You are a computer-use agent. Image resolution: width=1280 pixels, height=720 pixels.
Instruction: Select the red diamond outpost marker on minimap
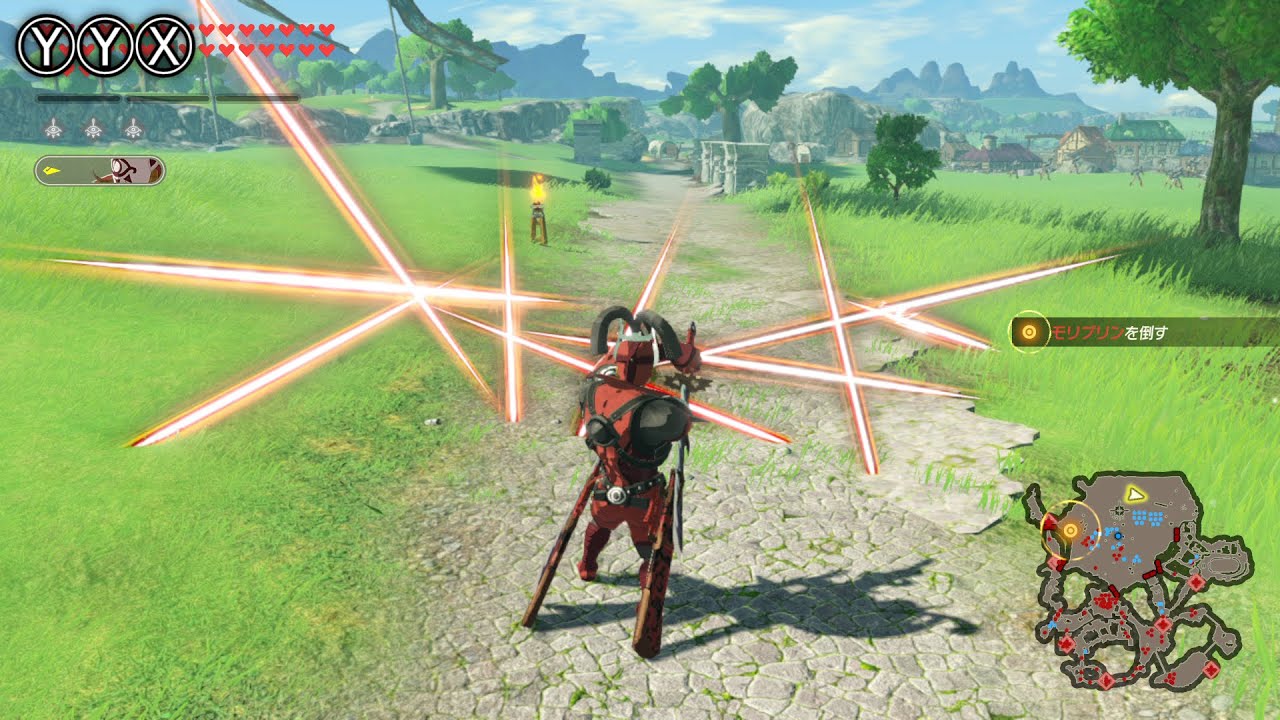coord(1195,581)
